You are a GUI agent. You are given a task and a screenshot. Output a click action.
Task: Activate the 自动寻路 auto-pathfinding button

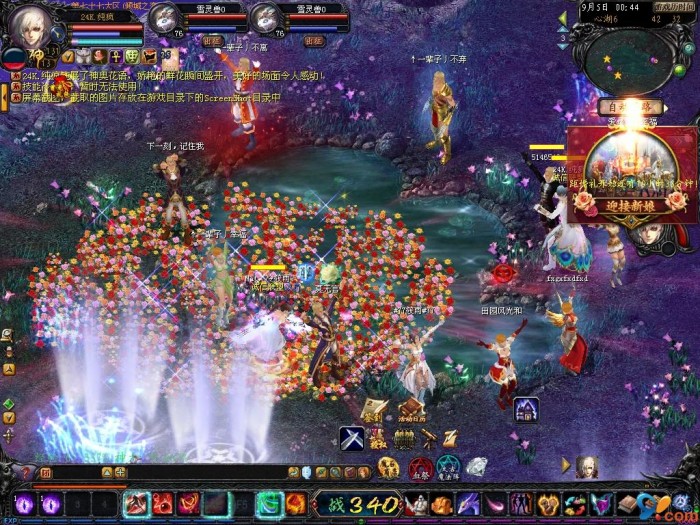point(630,105)
